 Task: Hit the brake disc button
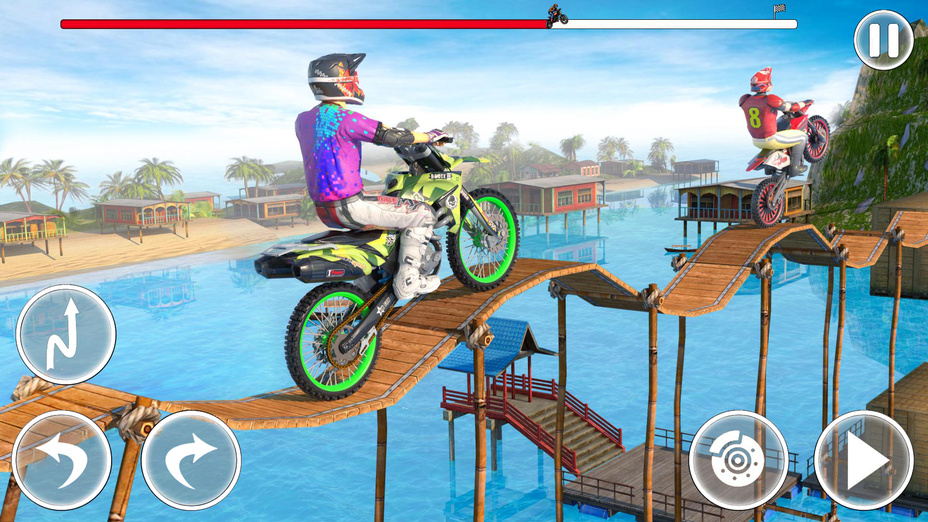coord(739,460)
